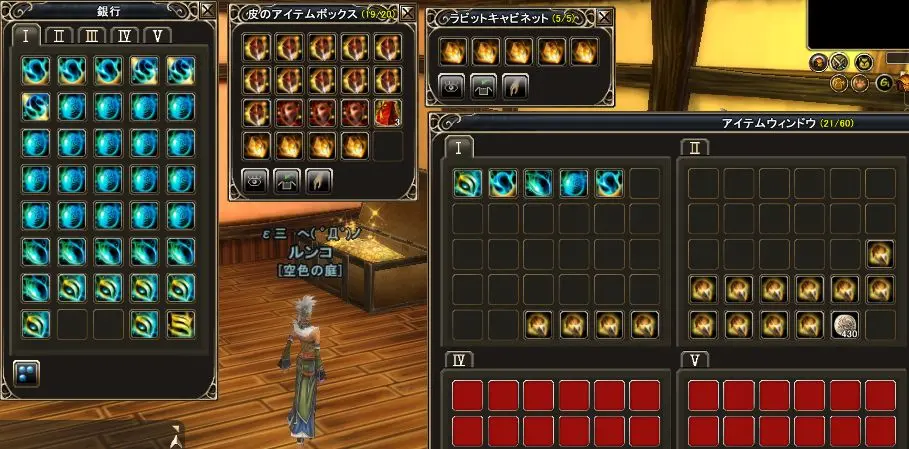Viewport: 909px width, 449px height.
Task: Click the green arrow button in rabbit cabinet
Action: (483, 86)
